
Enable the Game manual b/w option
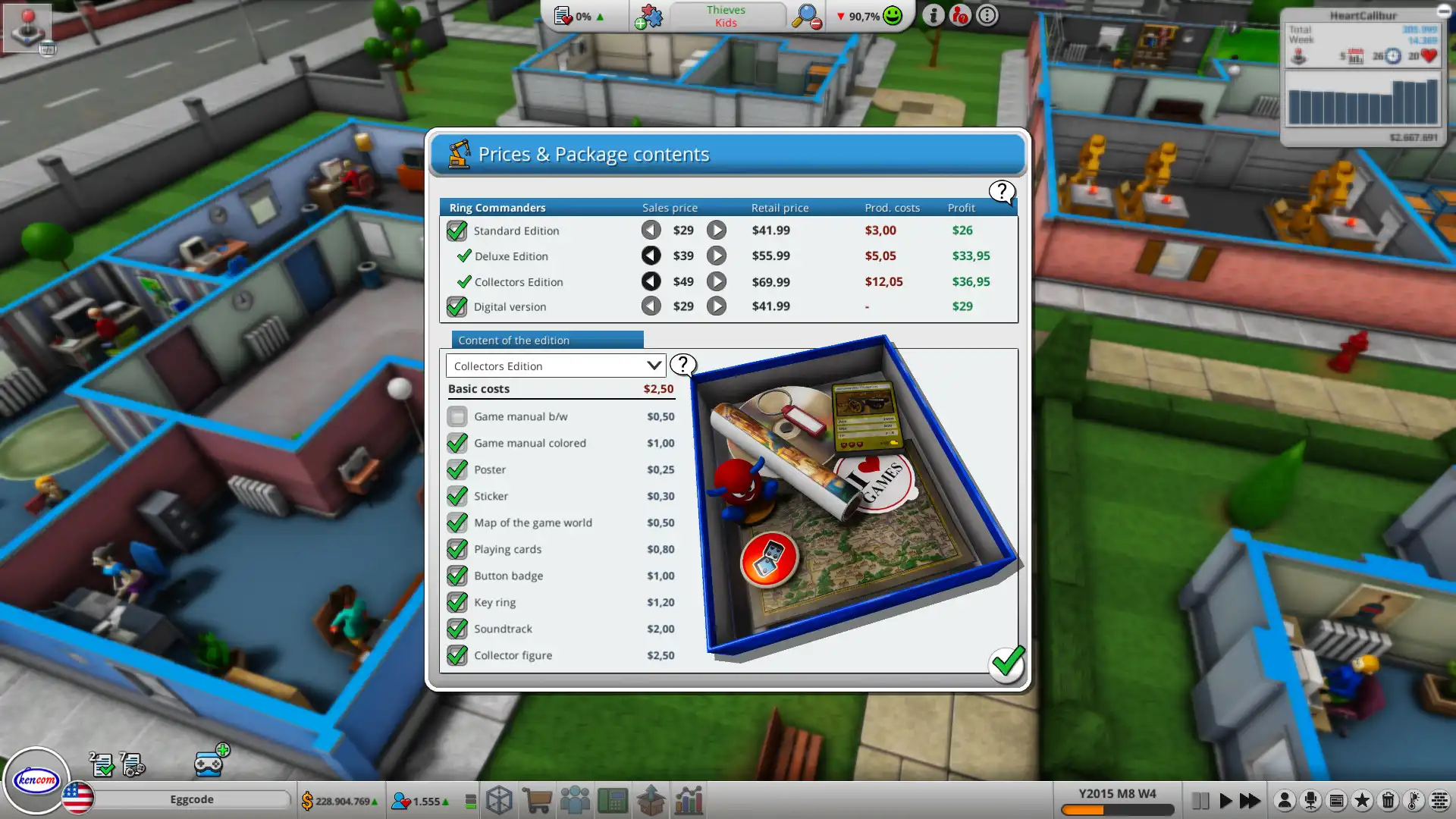click(457, 416)
